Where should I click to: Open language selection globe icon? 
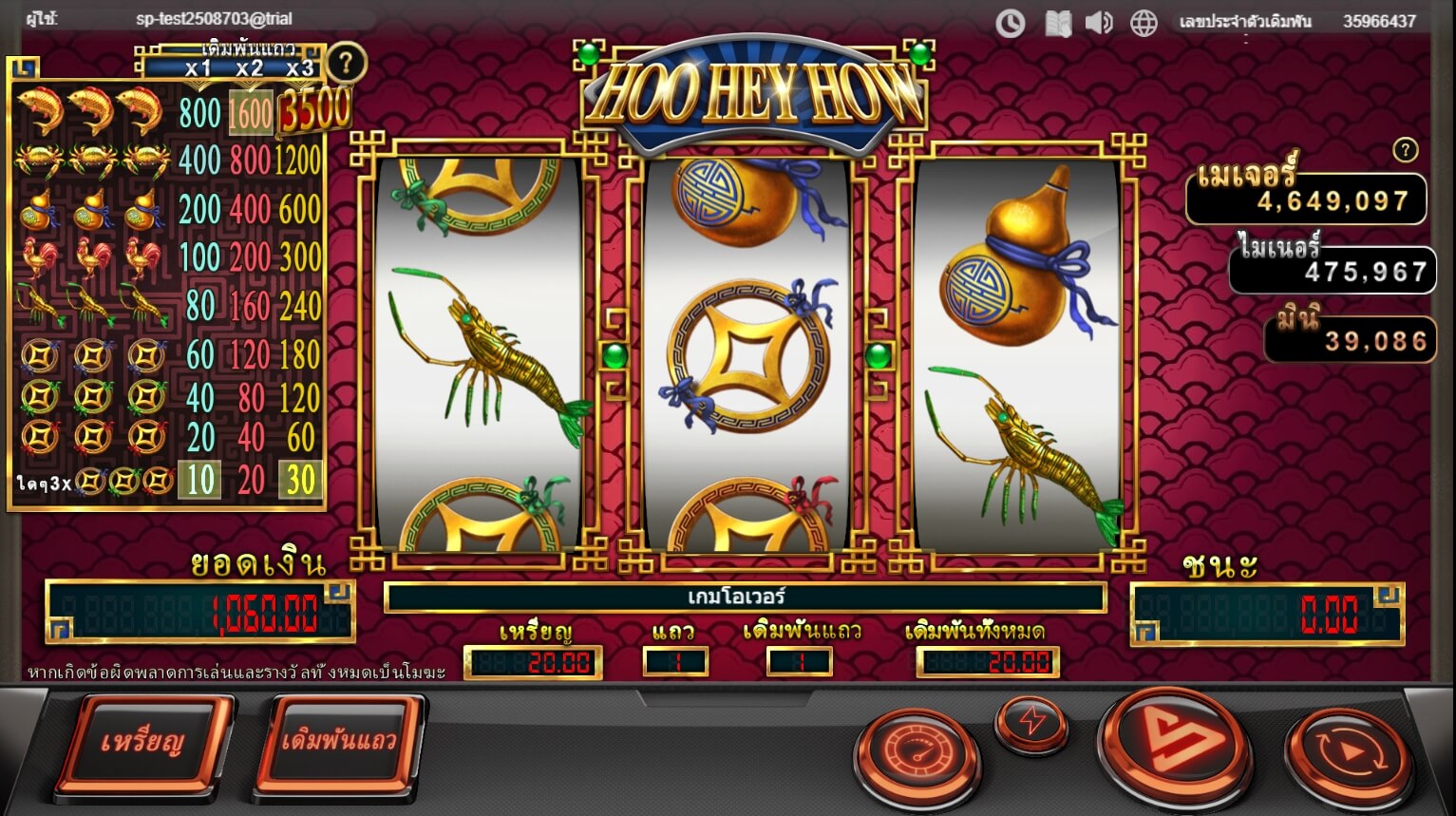[1144, 23]
